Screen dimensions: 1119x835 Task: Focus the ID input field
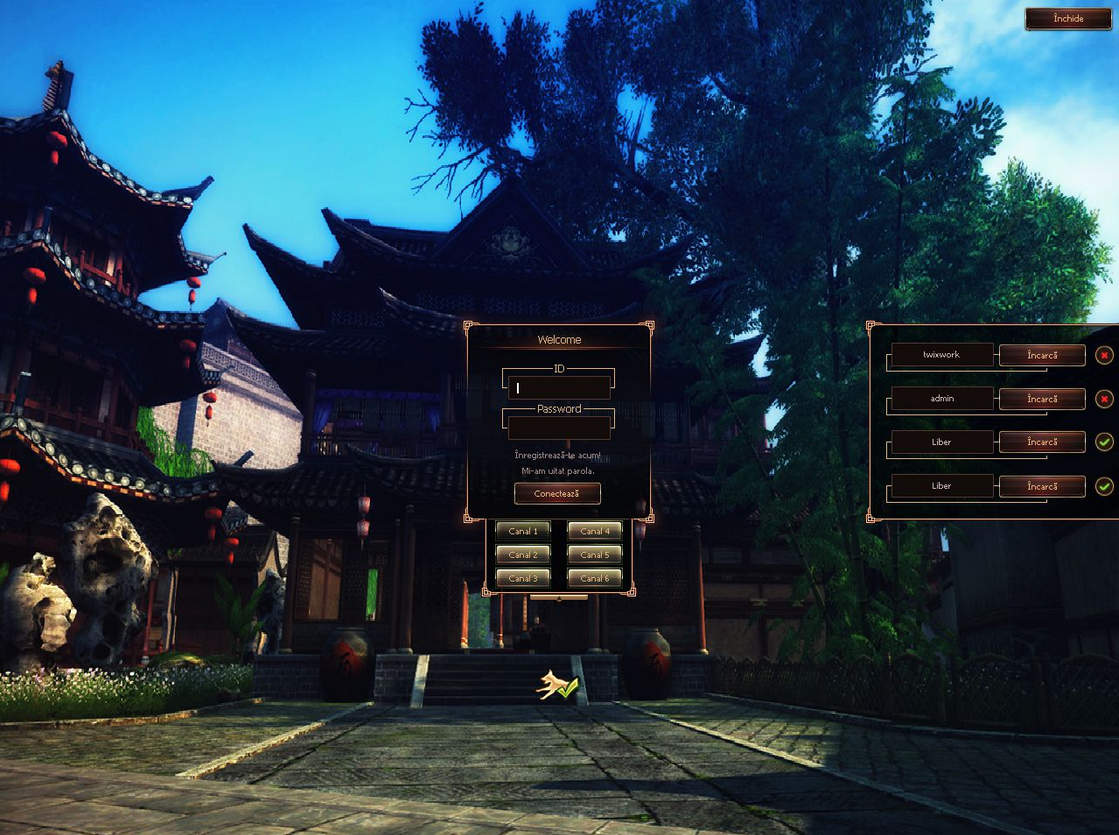click(559, 388)
